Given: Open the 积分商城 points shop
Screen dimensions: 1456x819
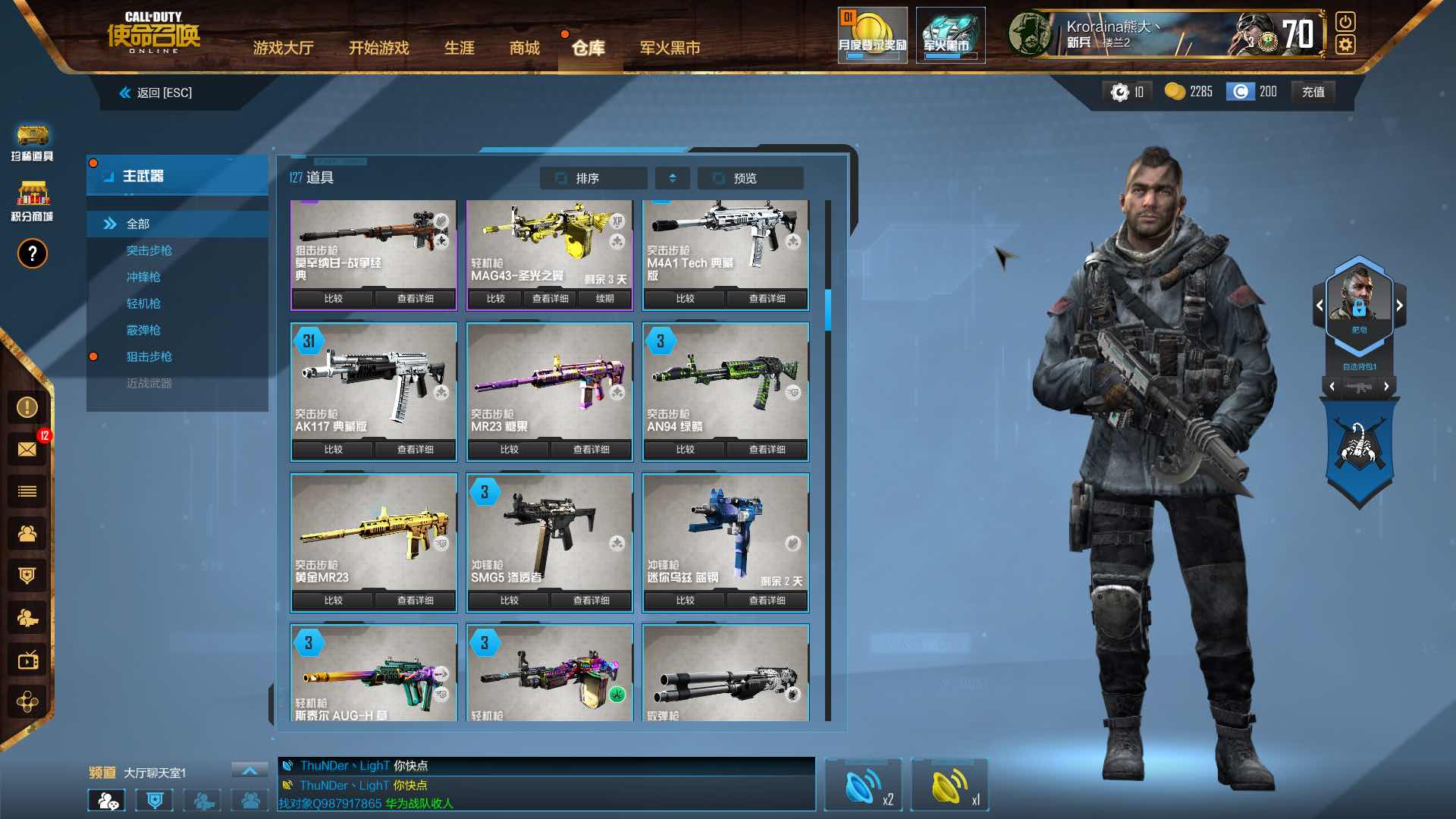Looking at the screenshot, I should (32, 201).
